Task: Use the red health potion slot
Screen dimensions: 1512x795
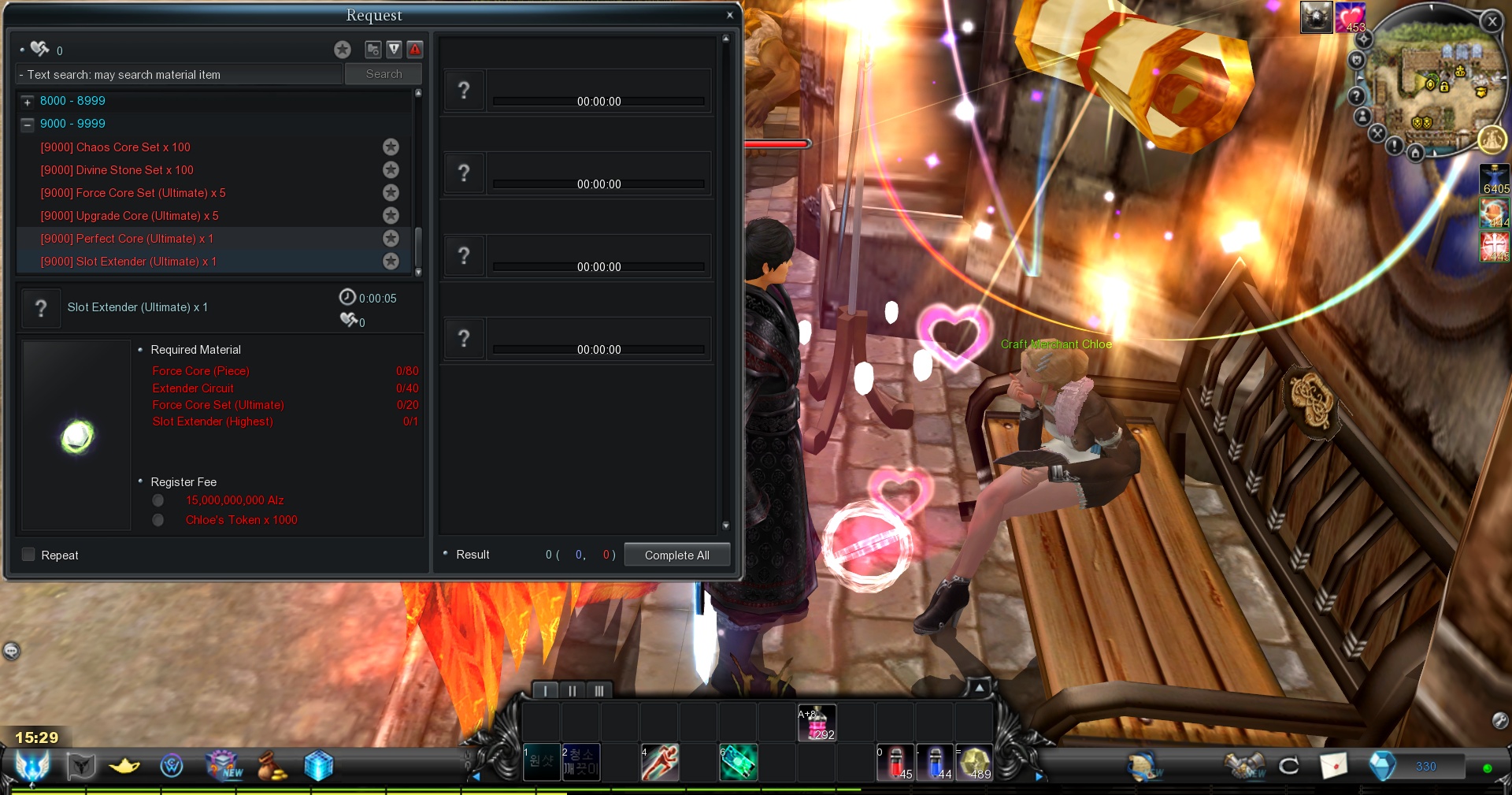Action: 895,763
